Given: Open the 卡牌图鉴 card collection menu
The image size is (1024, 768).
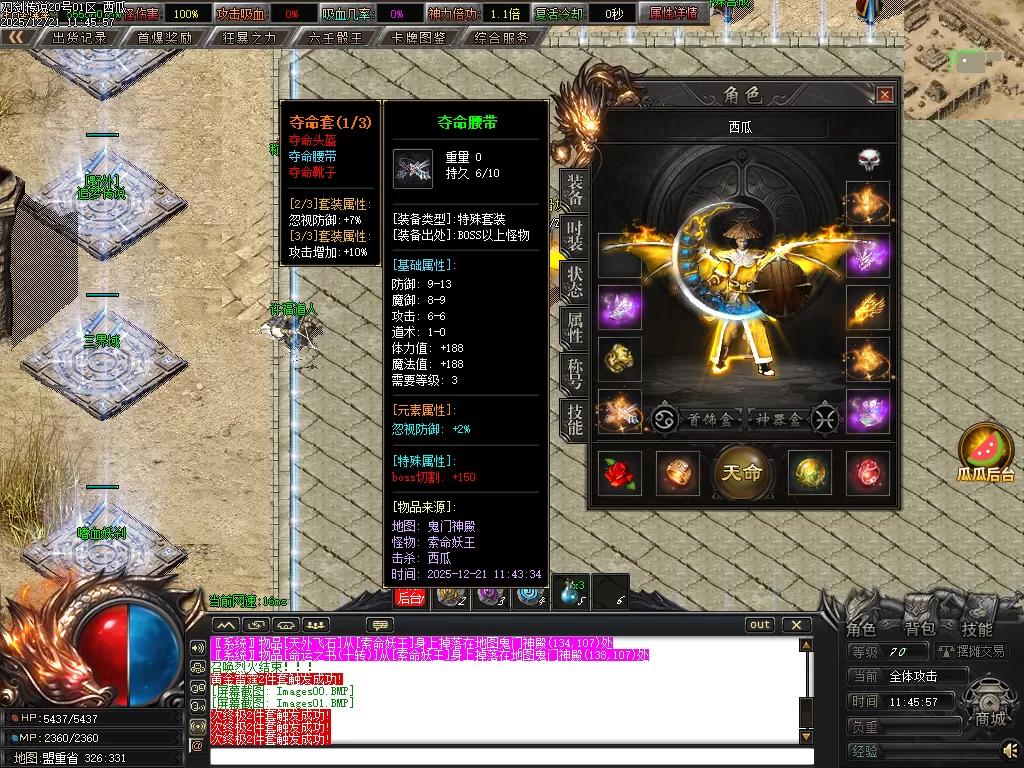Looking at the screenshot, I should coord(419,38).
